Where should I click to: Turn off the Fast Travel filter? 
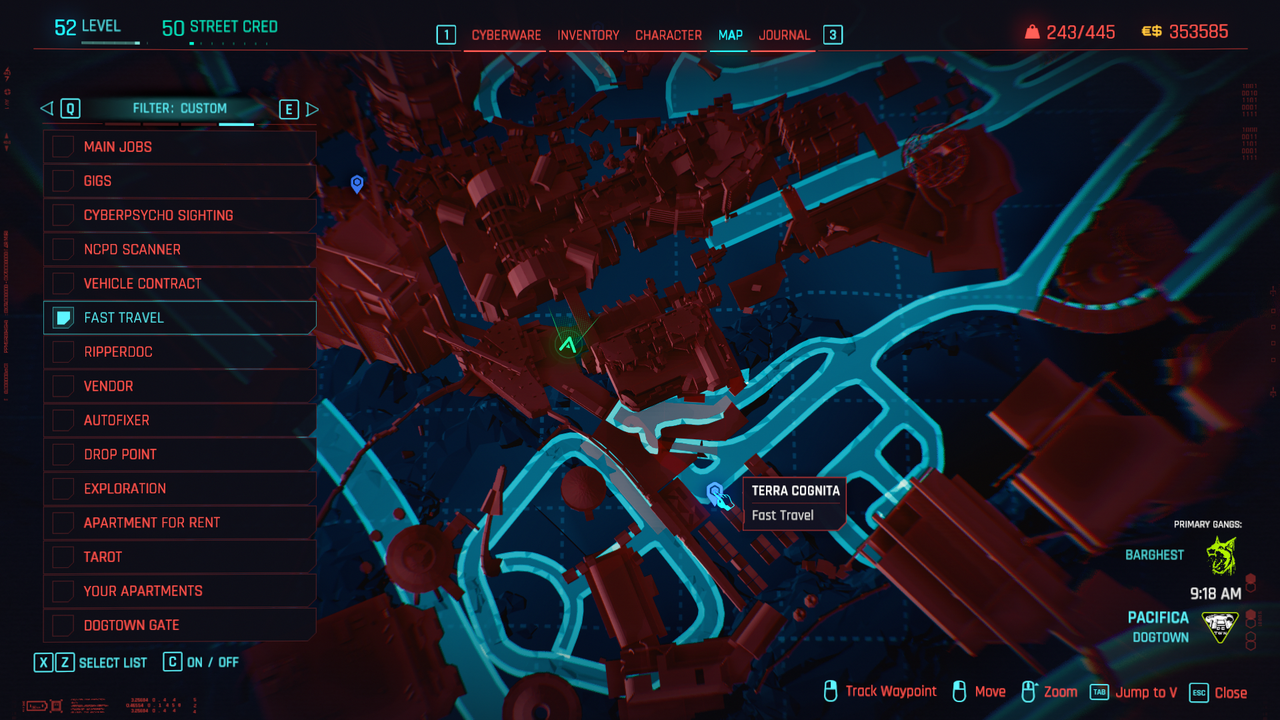pos(64,318)
